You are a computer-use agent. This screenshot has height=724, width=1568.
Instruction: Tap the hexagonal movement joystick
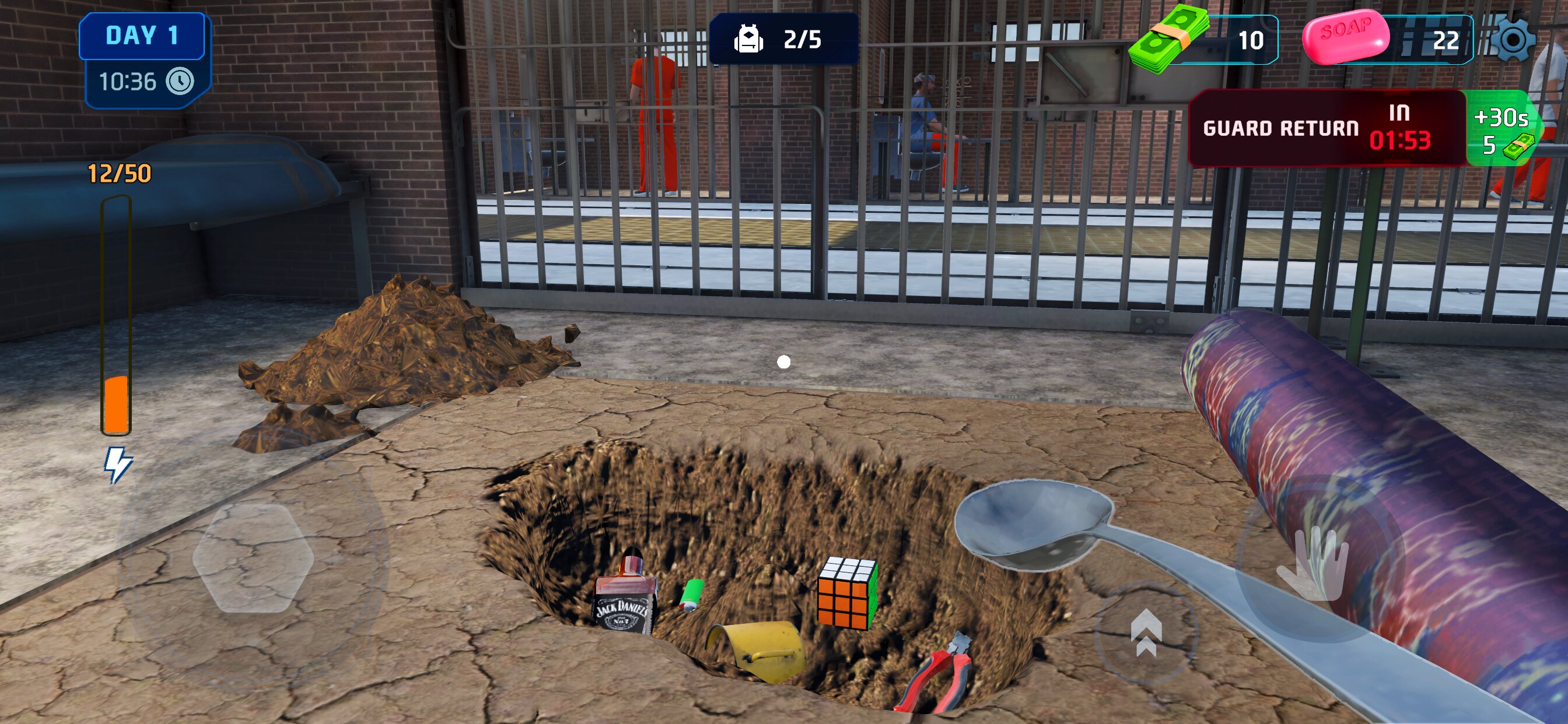pyautogui.click(x=253, y=558)
